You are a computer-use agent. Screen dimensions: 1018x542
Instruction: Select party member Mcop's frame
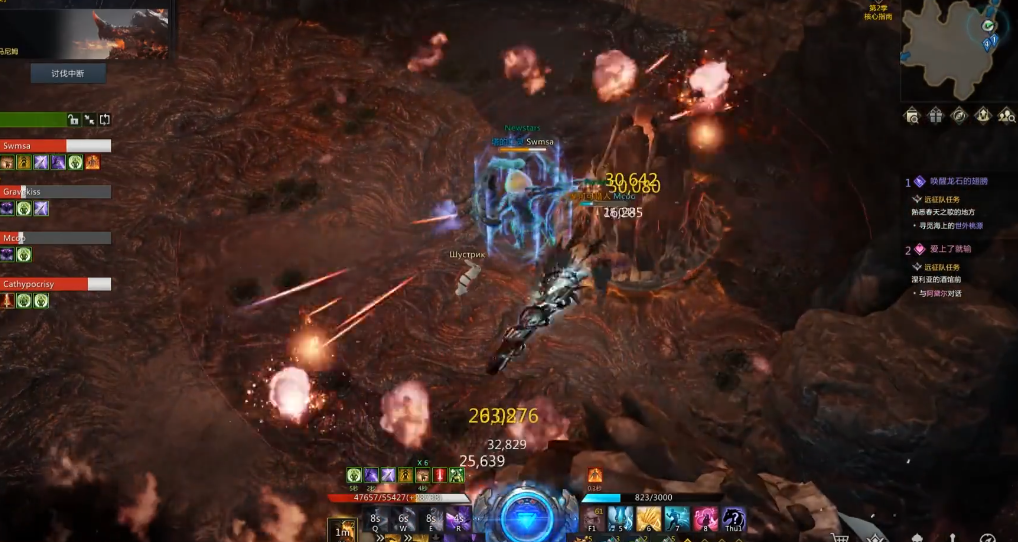[x=55, y=238]
